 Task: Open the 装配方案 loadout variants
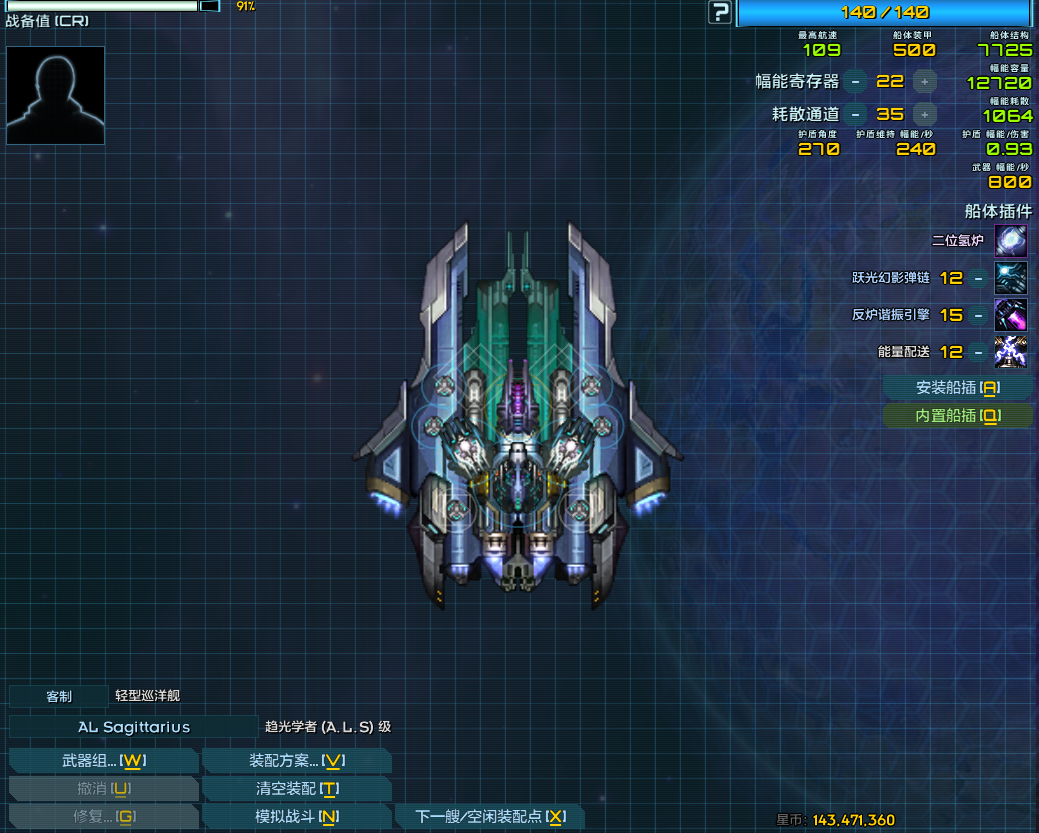[296, 760]
